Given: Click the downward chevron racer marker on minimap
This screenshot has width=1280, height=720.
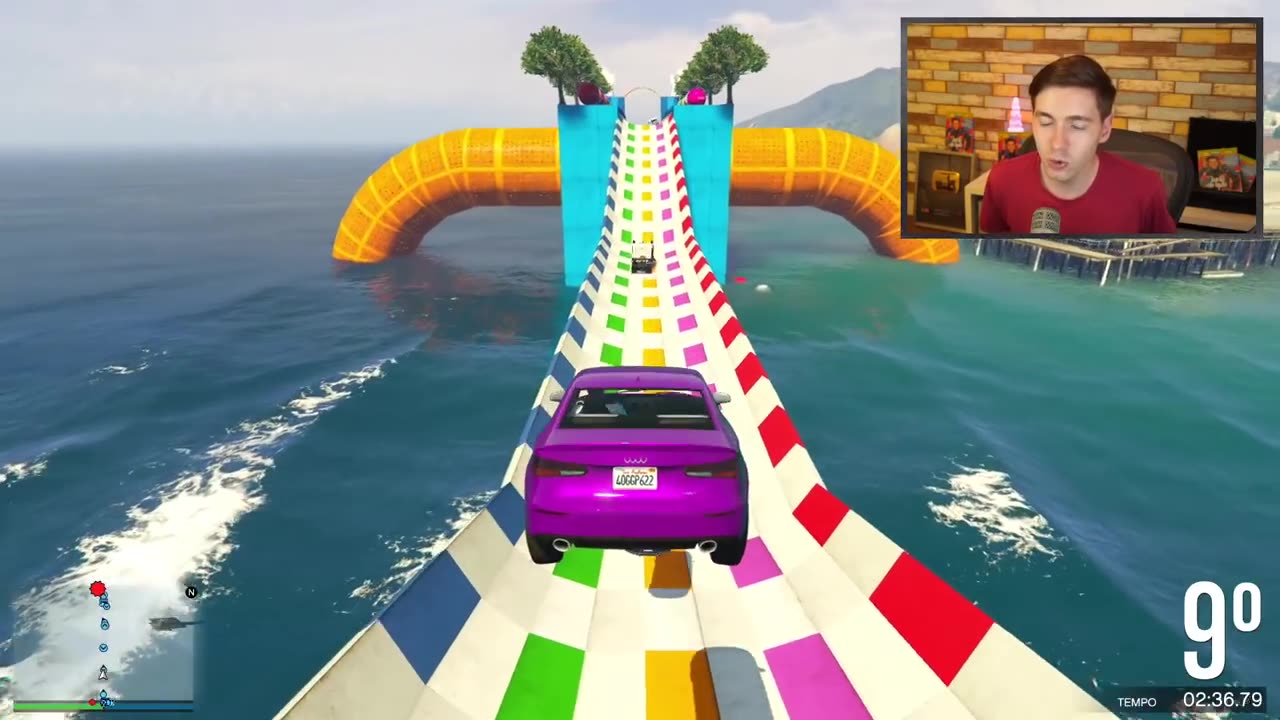Looking at the screenshot, I should [x=104, y=647].
